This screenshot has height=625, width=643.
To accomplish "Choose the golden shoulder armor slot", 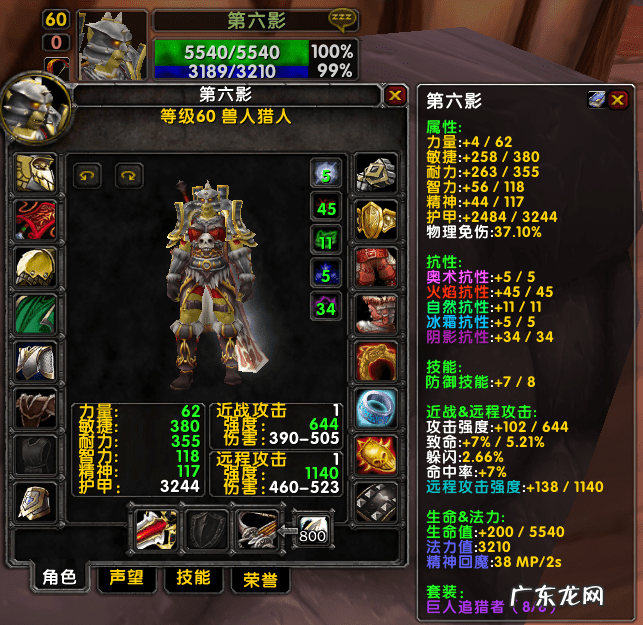I will (34, 267).
